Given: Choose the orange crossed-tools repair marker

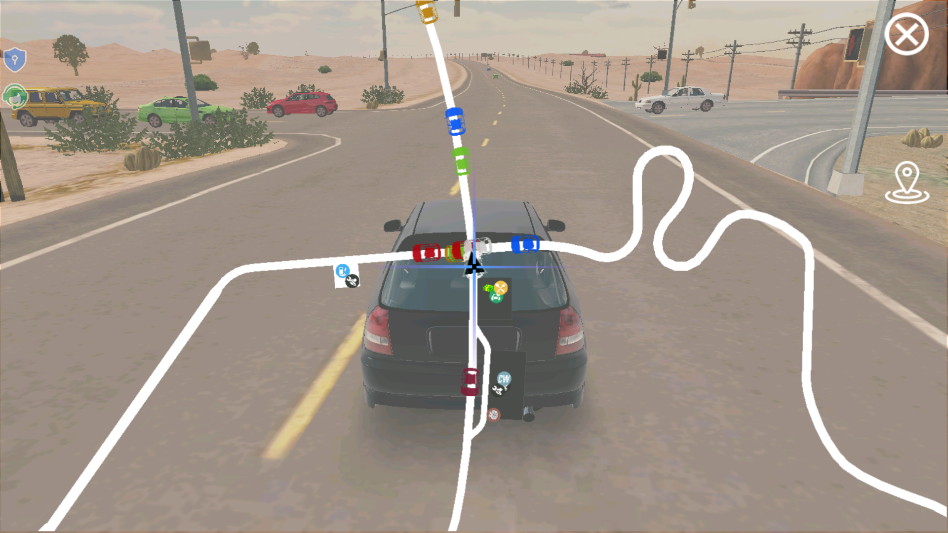Looking at the screenshot, I should point(500,288).
